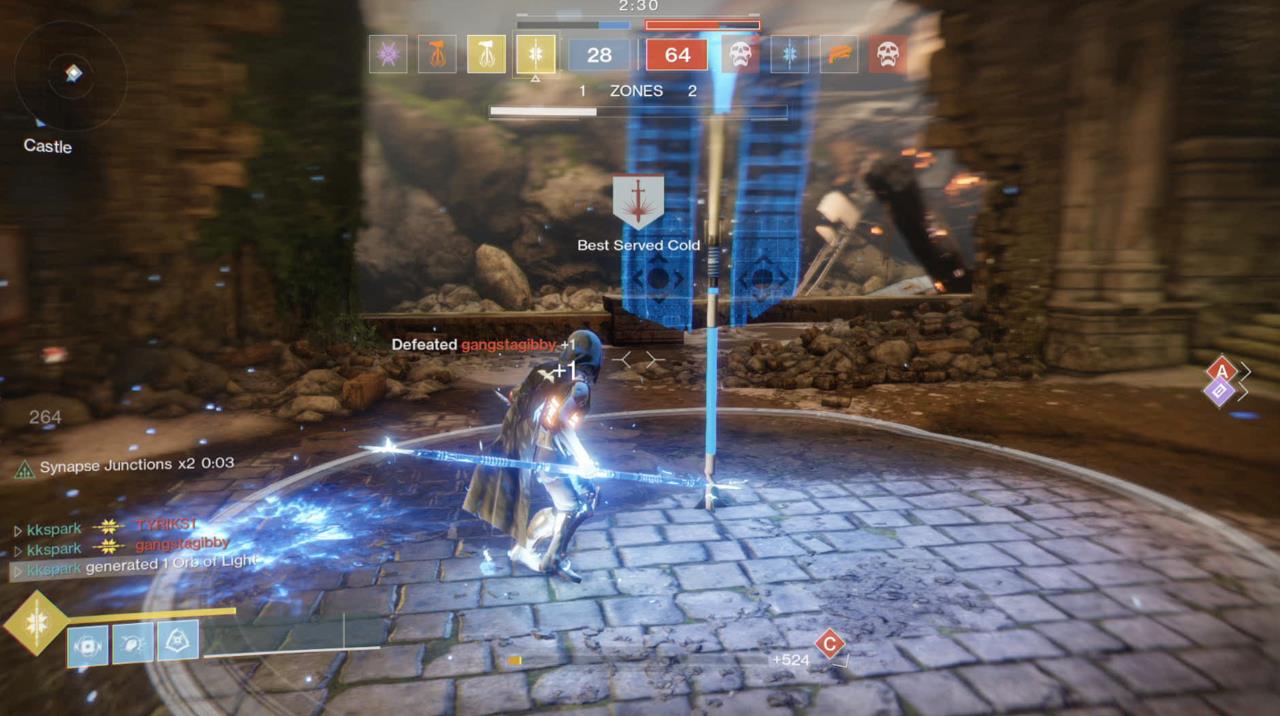
Task: Activate the Arc Staff super diamond icon
Action: click(35, 622)
